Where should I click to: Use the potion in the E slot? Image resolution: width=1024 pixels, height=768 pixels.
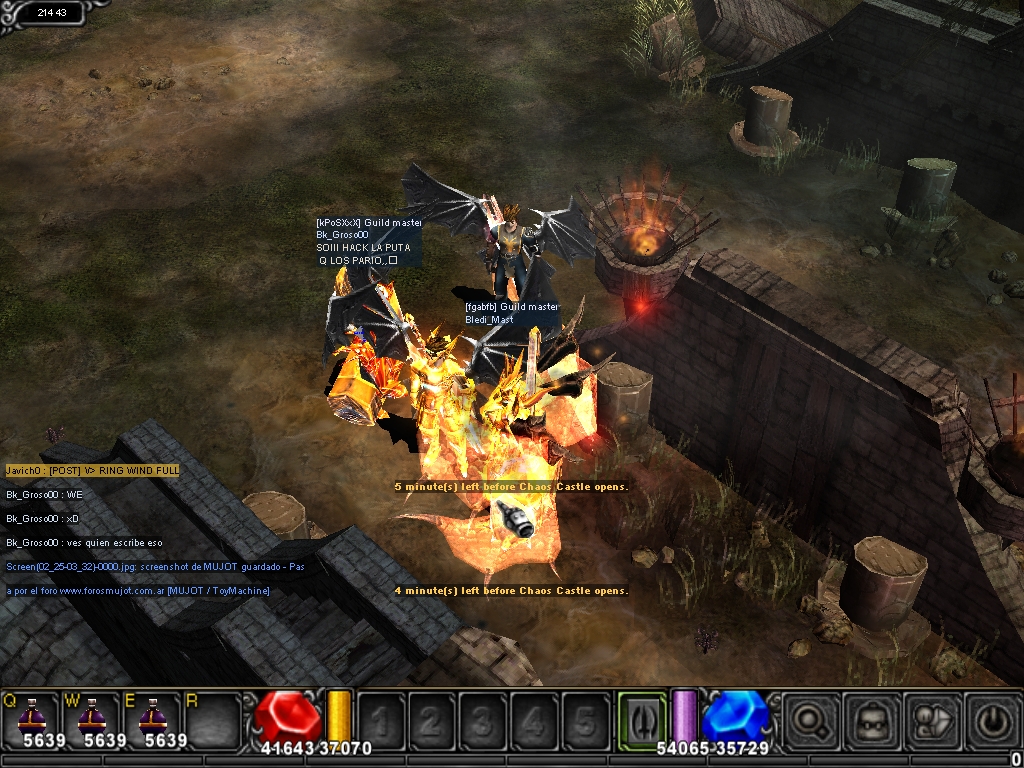152,718
